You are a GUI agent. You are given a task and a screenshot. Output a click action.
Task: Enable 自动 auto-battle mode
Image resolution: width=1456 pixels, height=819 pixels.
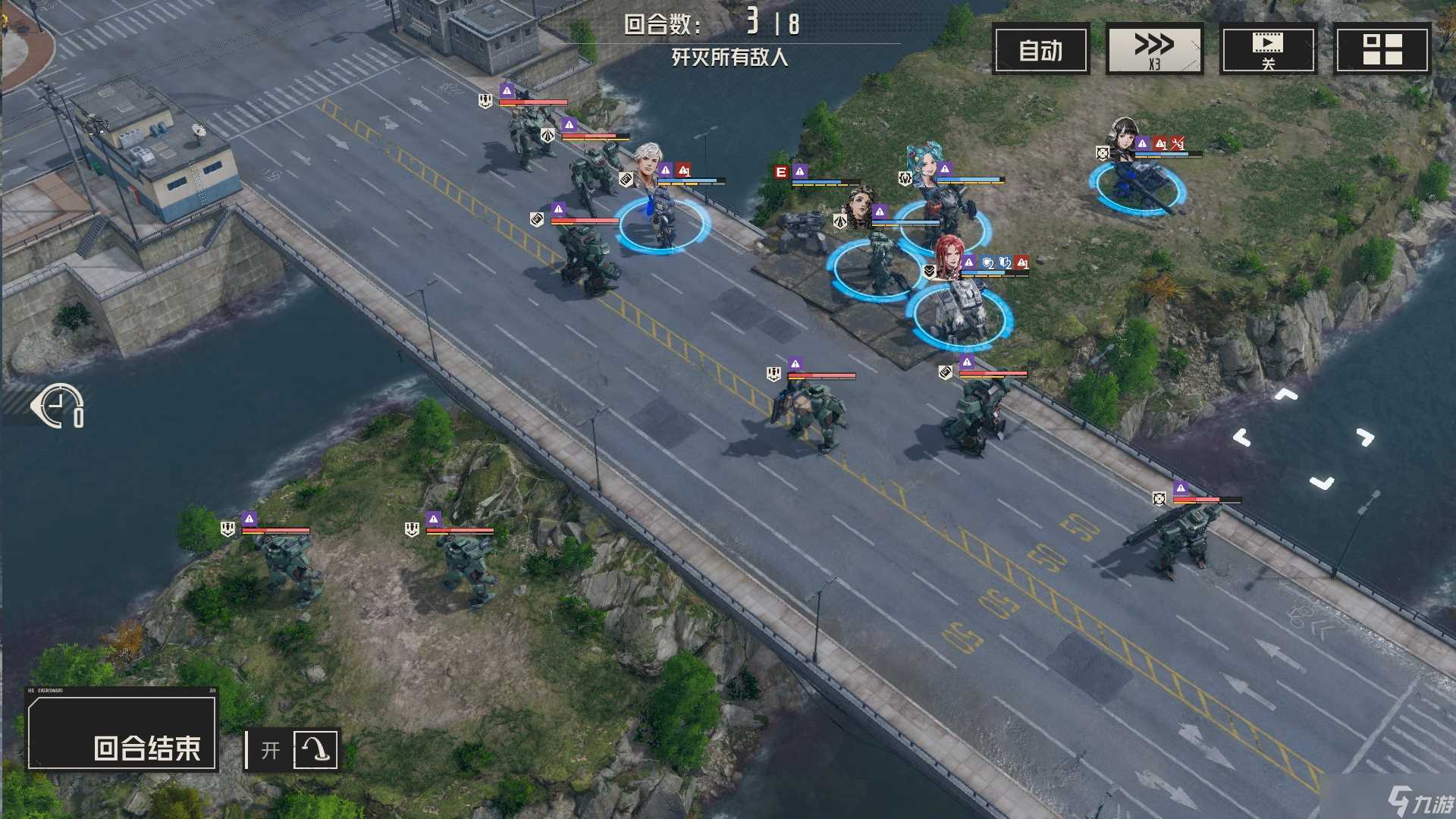pyautogui.click(x=1040, y=48)
